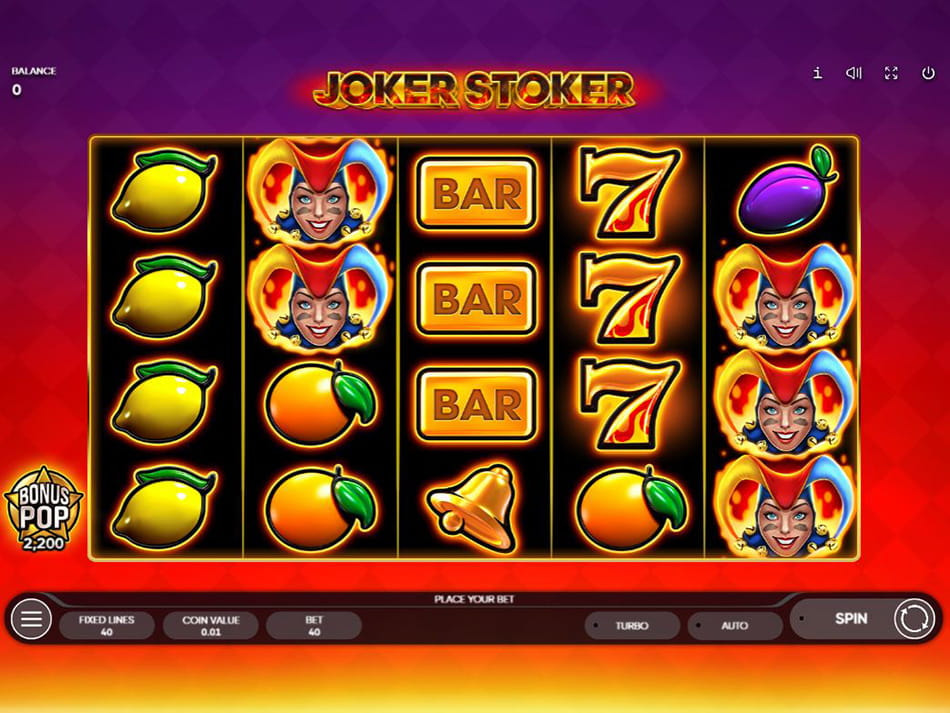Adjust the bet amount
This screenshot has width=950, height=713.
pos(314,625)
